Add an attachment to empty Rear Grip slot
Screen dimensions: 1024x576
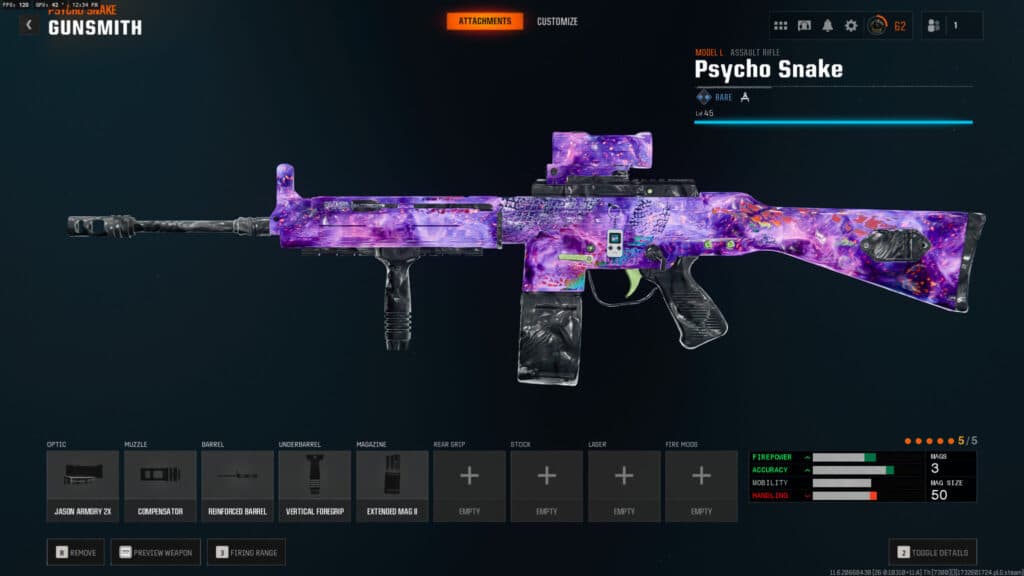click(x=469, y=485)
